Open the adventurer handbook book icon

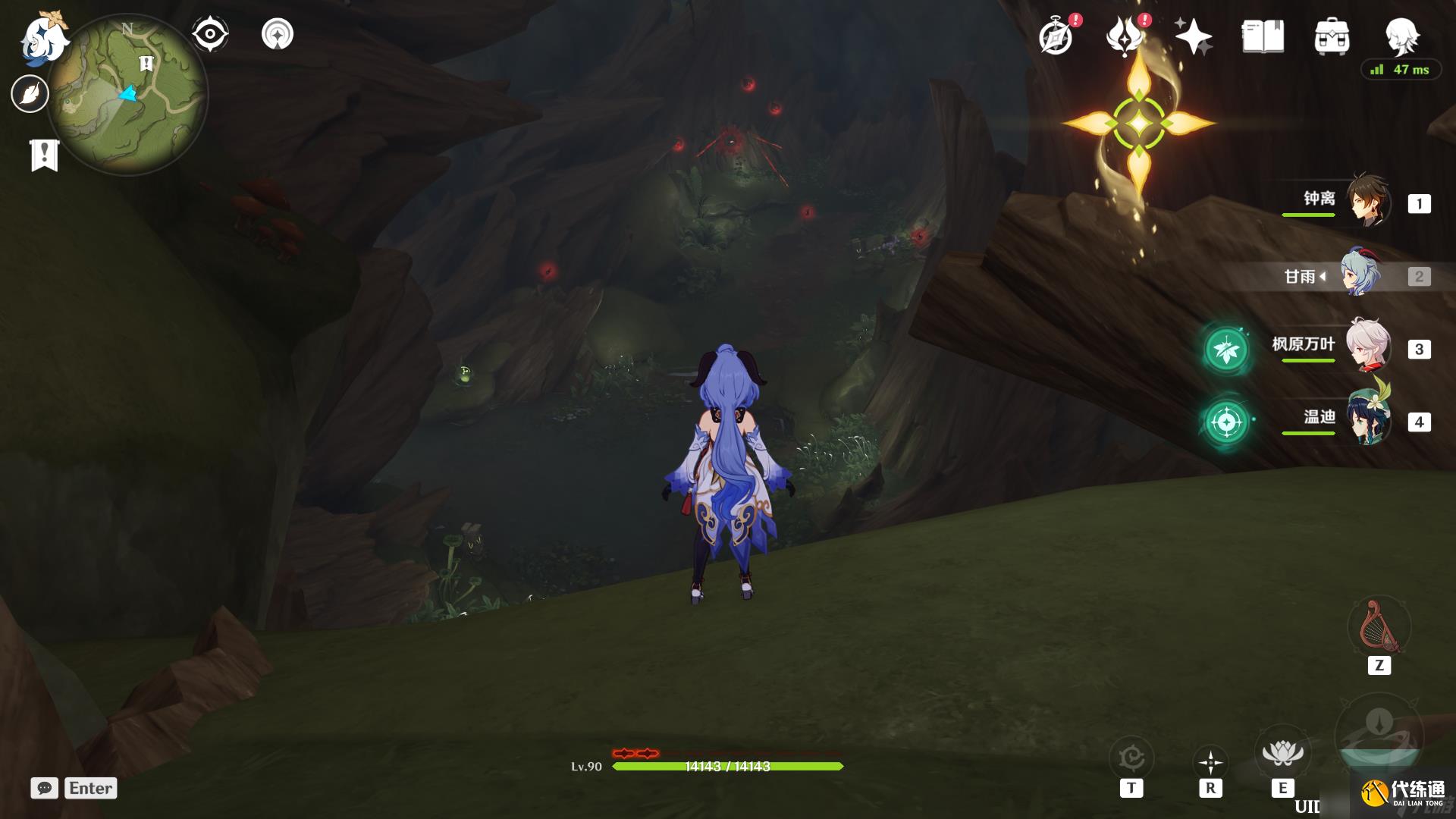1263,36
